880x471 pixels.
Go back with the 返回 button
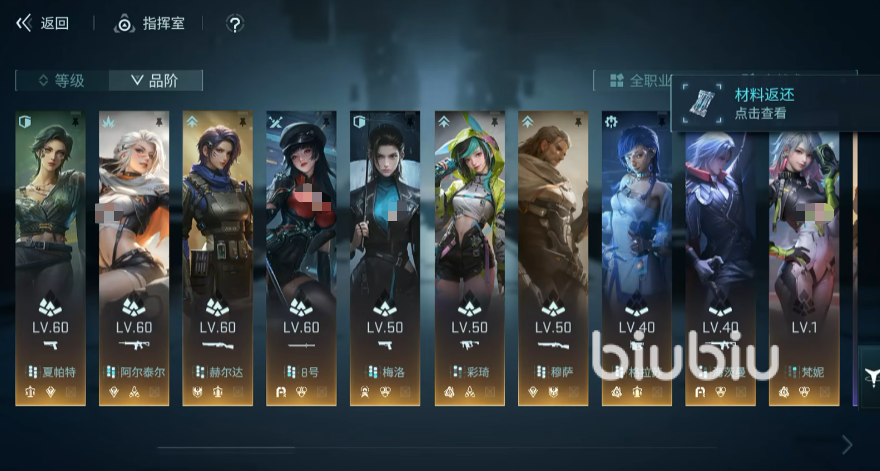42,24
